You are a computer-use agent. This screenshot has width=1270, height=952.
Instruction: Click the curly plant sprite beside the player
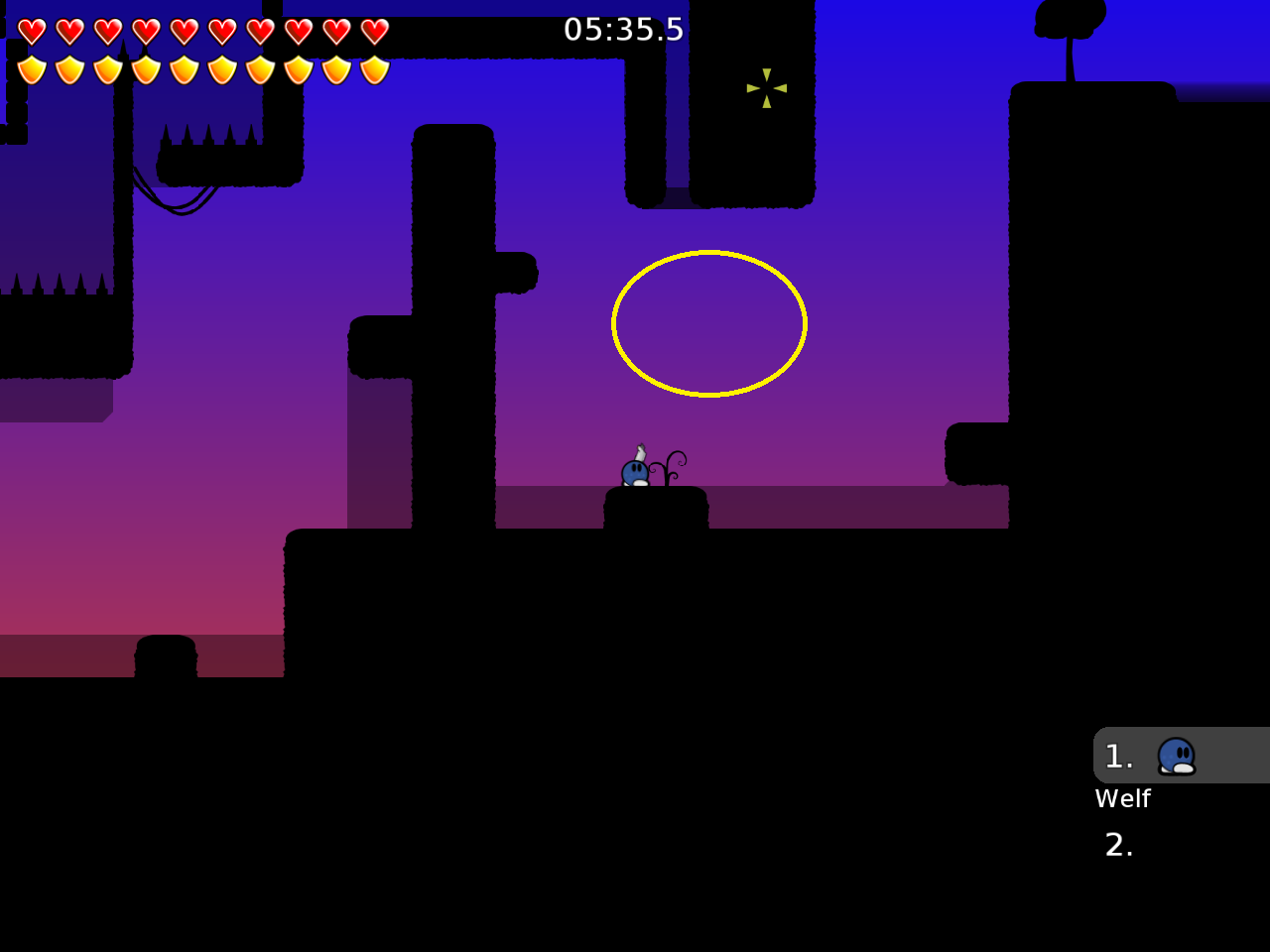click(x=667, y=466)
